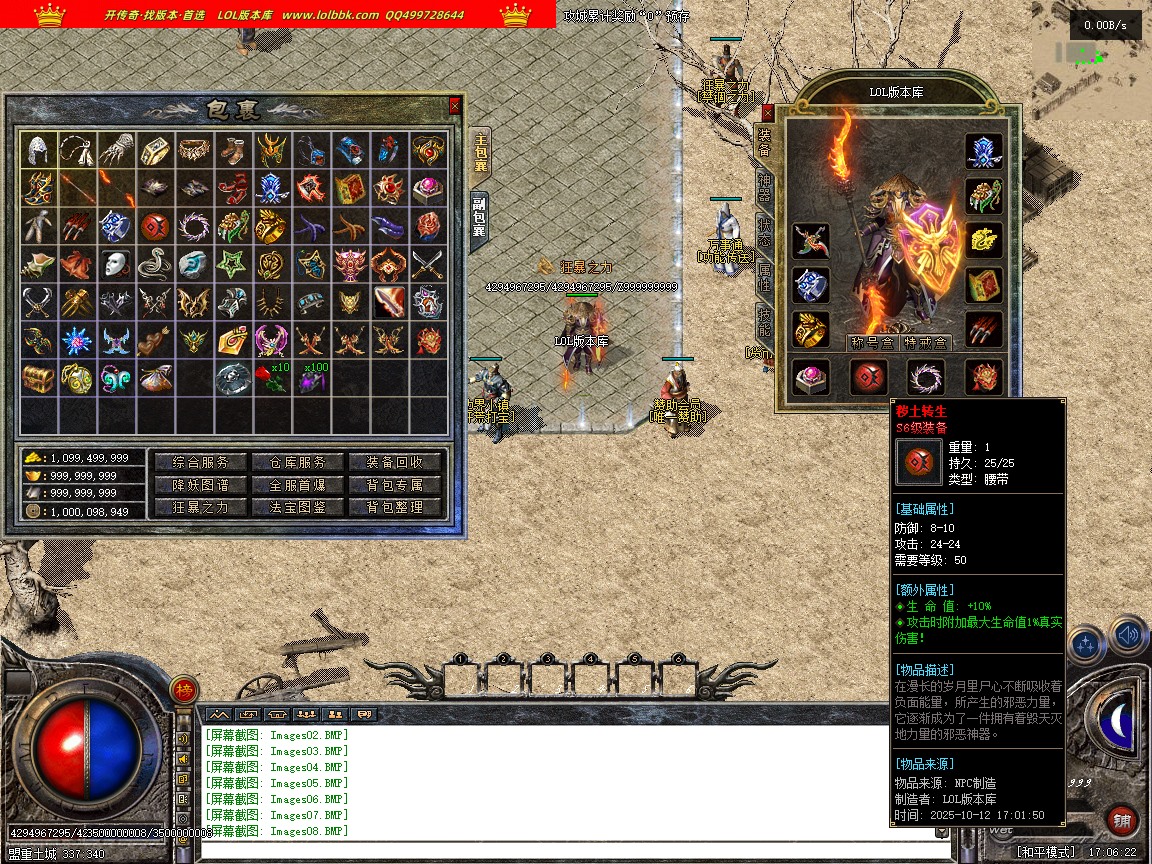This screenshot has height=864, width=1152.
Task: Select the red rose stack x10
Action: (x=270, y=378)
